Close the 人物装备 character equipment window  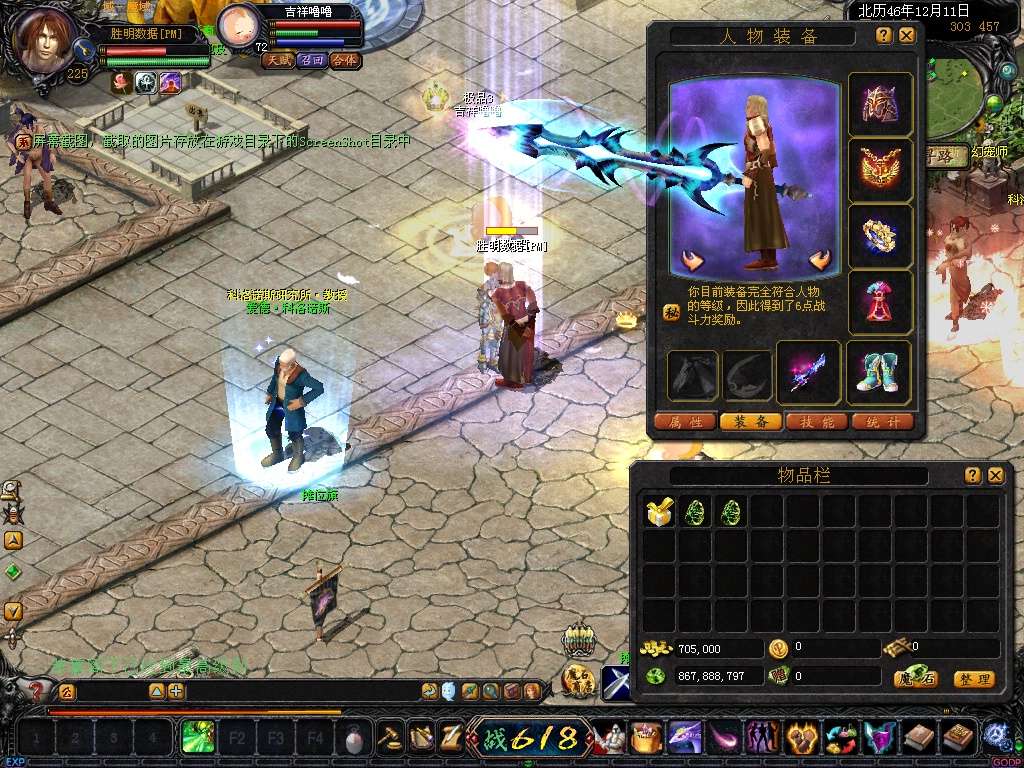click(x=907, y=35)
